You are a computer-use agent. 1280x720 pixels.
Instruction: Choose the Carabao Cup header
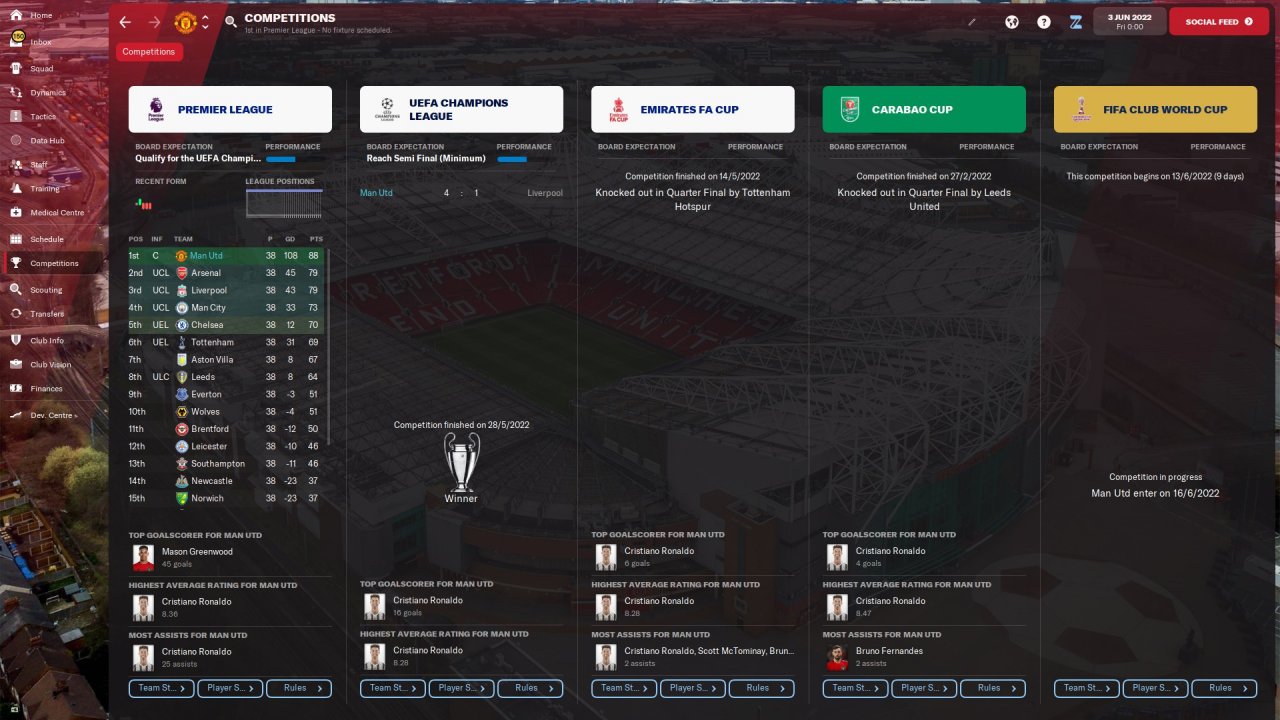[x=924, y=110]
